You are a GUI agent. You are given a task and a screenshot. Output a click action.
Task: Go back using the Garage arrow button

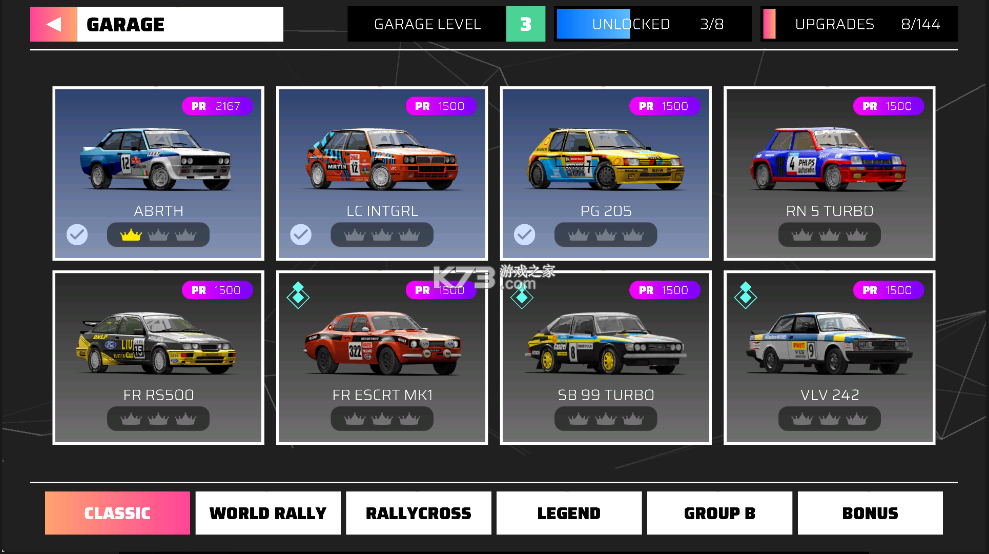53,24
